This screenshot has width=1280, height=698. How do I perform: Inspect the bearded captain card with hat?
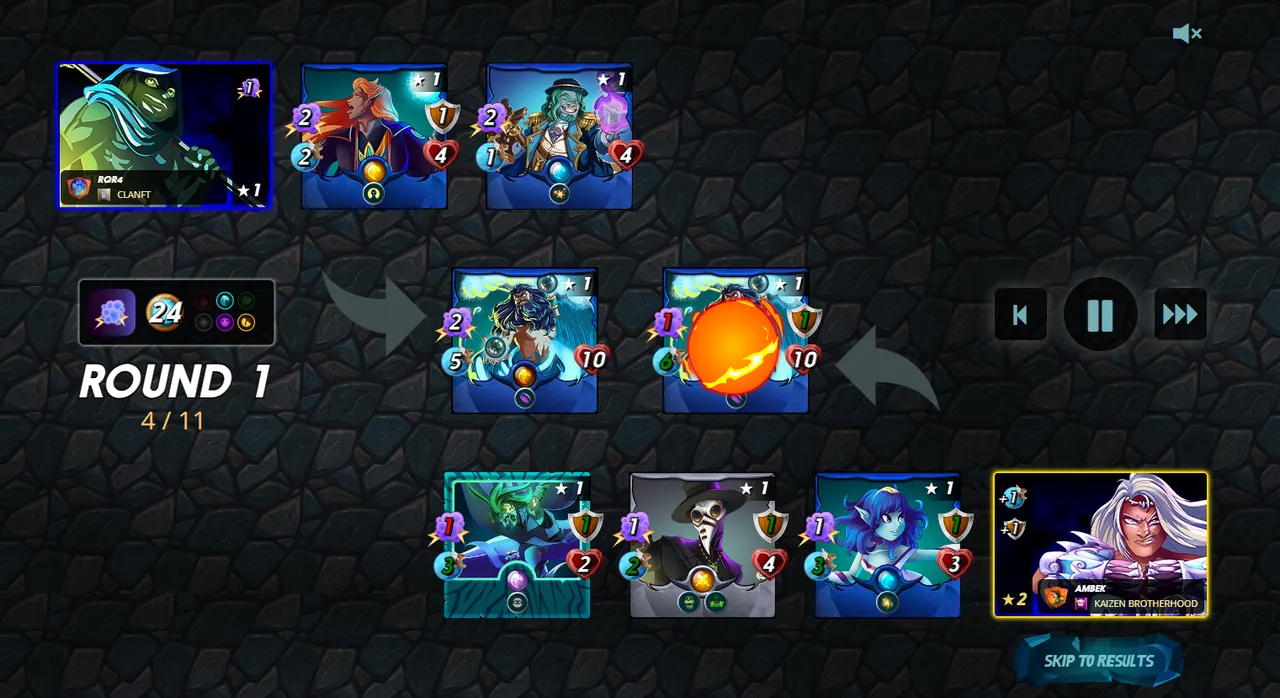coord(559,136)
